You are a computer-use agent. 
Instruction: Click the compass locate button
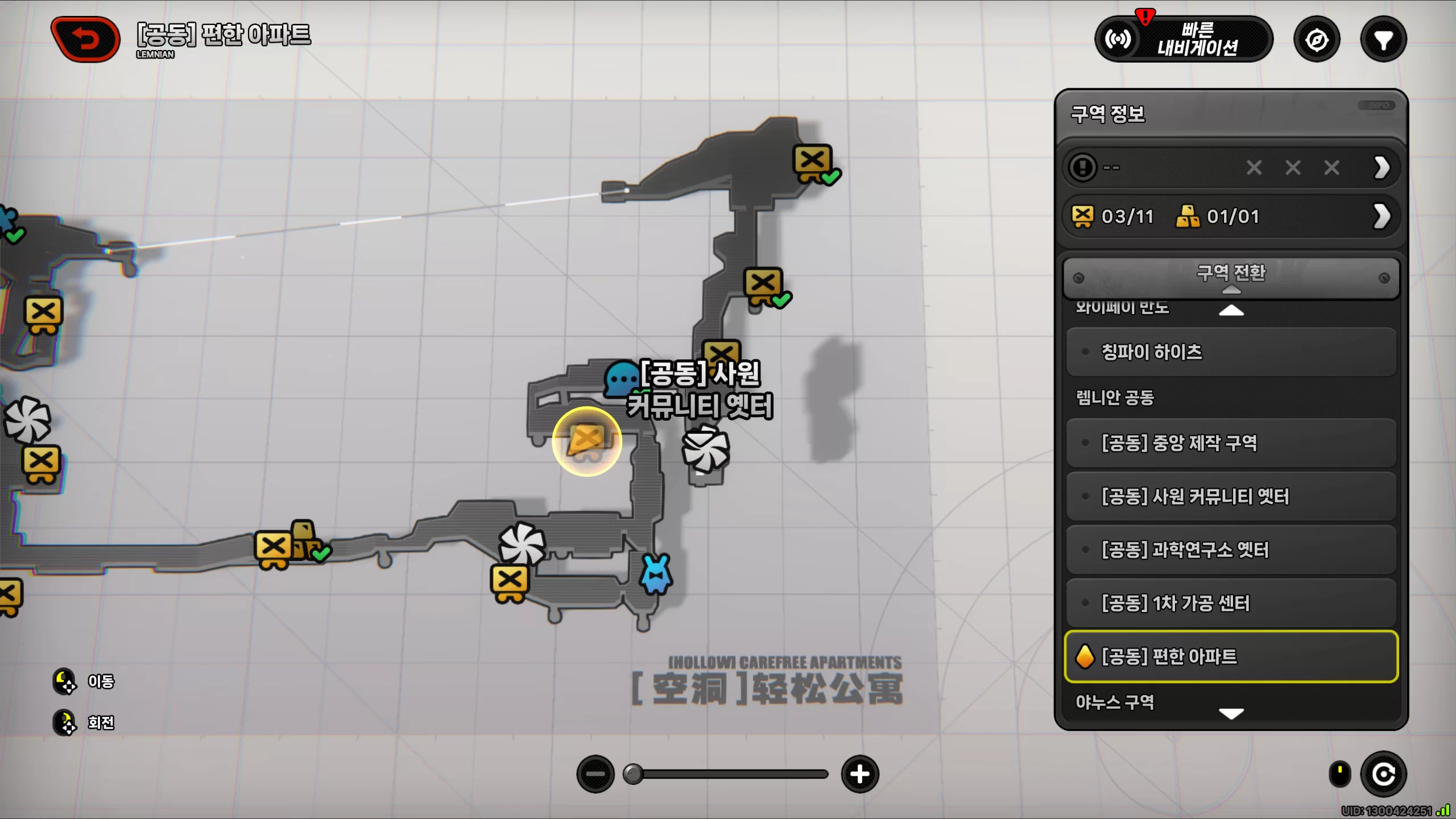tap(1317, 40)
